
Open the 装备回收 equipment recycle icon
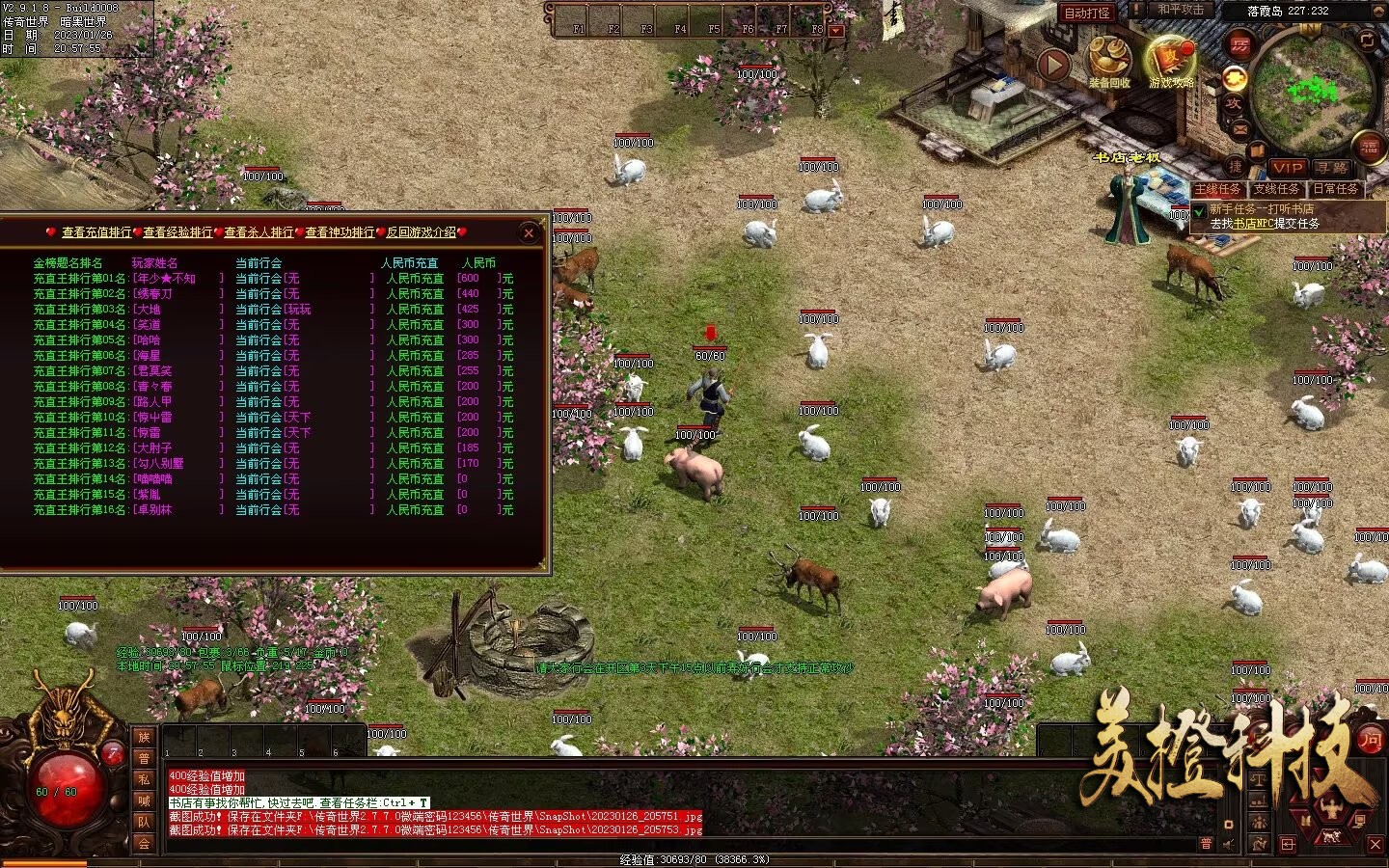click(x=1109, y=61)
